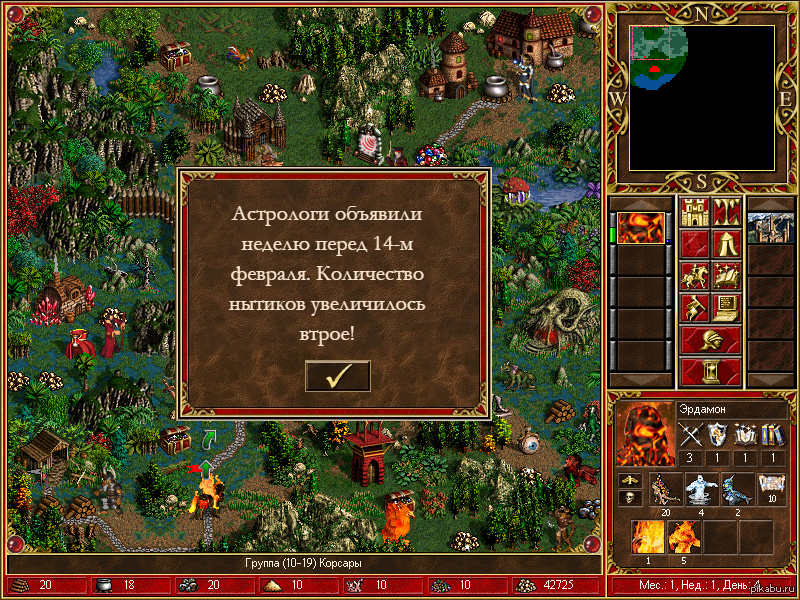This screenshot has height=600, width=800.
Task: Select the blue creature stack of 2
Action: tap(738, 489)
